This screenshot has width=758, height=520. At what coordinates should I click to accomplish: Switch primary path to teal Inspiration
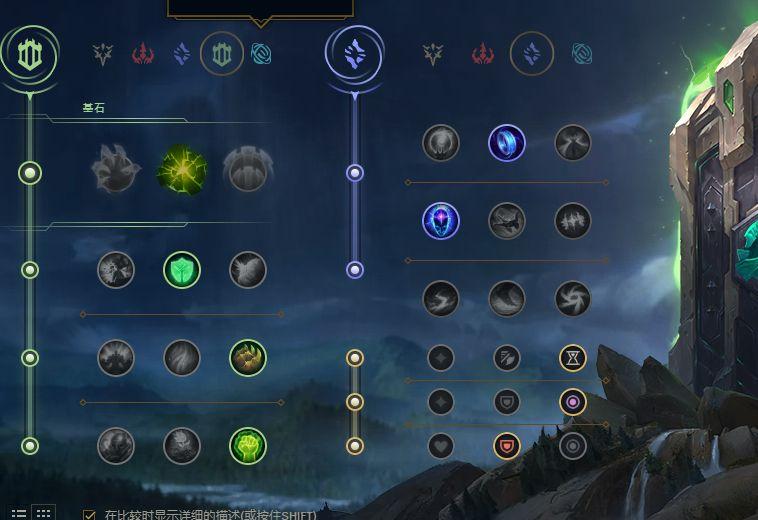click(261, 53)
